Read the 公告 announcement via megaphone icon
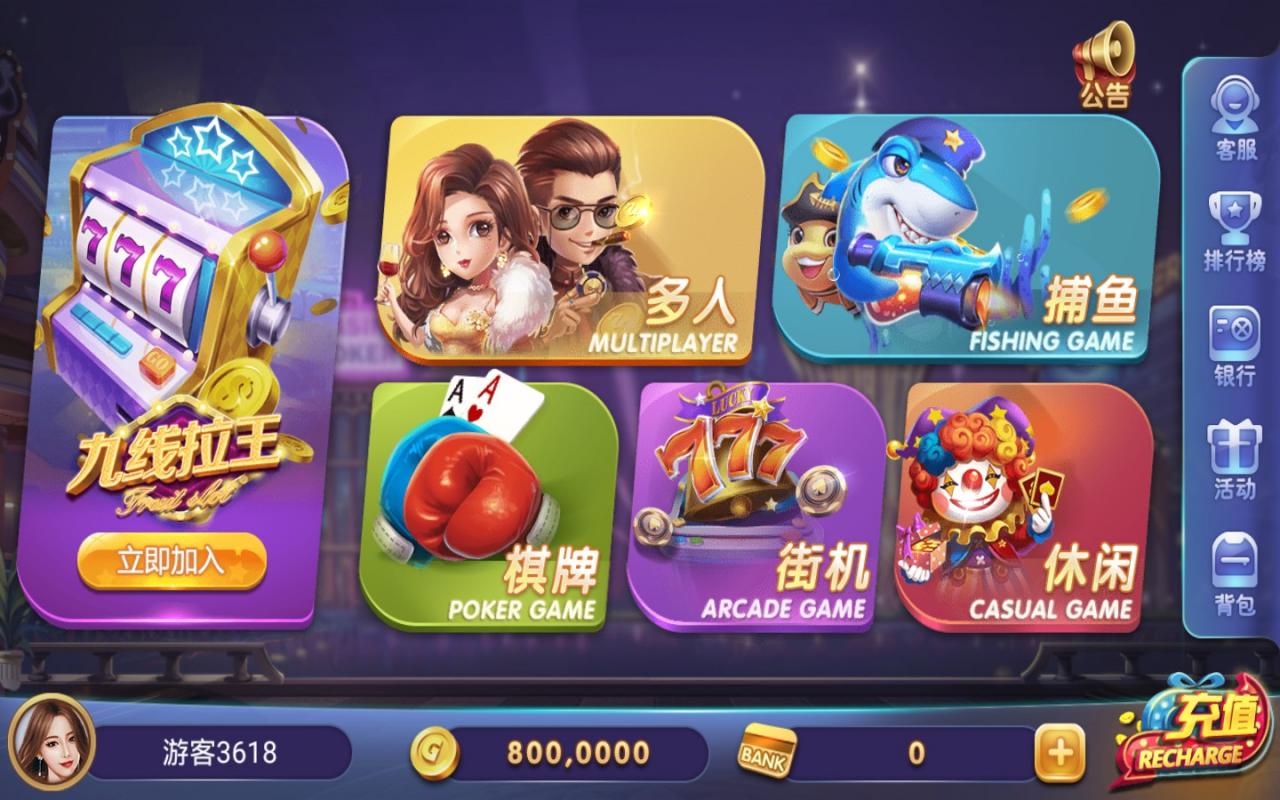 (x=1100, y=60)
